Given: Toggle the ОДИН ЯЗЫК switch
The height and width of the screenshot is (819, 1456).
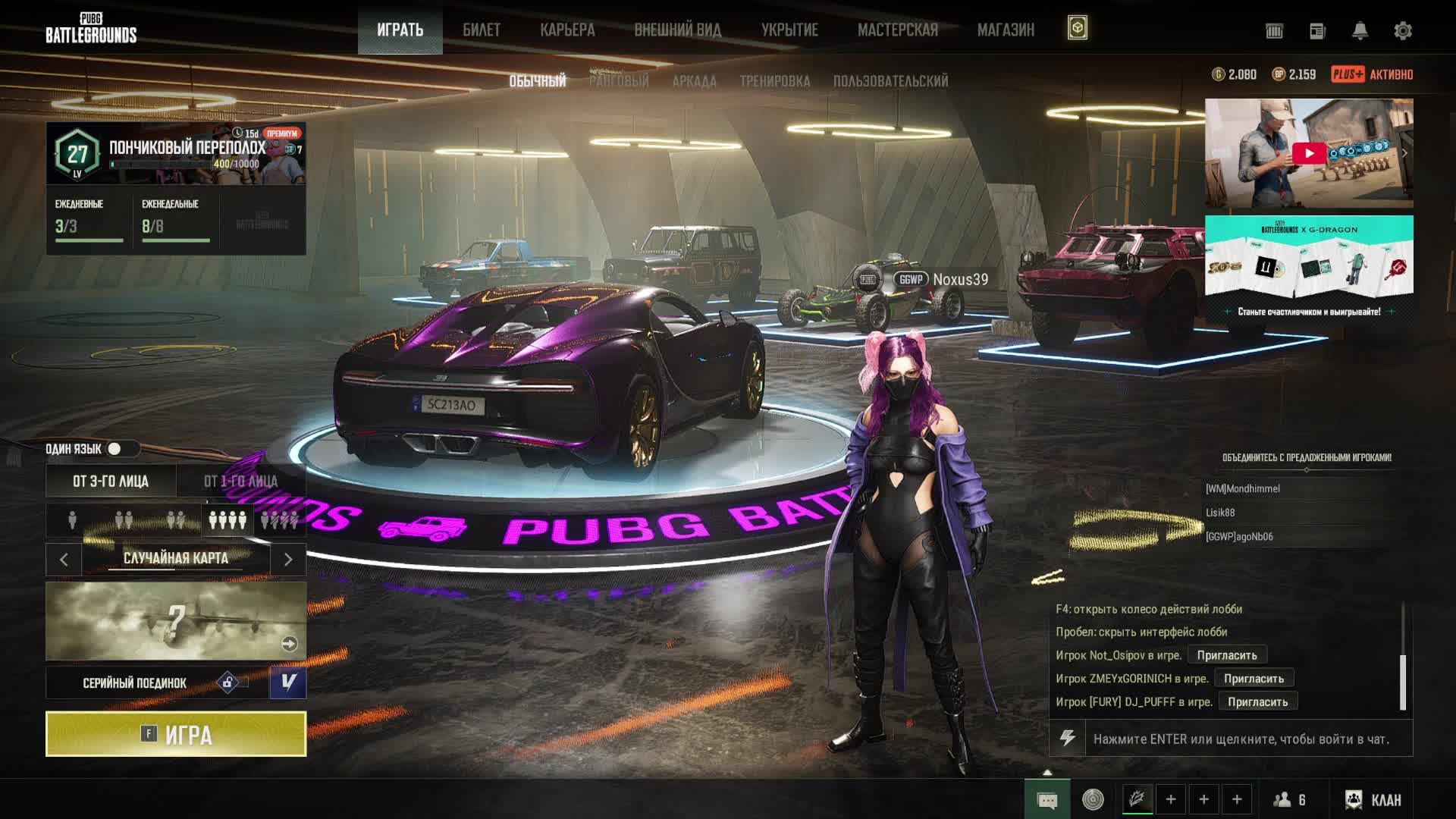Looking at the screenshot, I should (x=116, y=449).
